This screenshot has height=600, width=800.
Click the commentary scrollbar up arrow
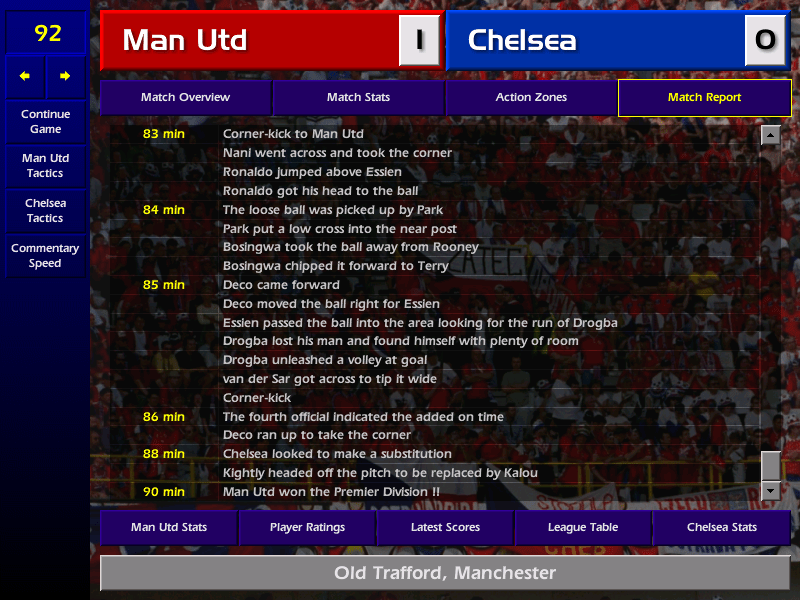pyautogui.click(x=770, y=135)
